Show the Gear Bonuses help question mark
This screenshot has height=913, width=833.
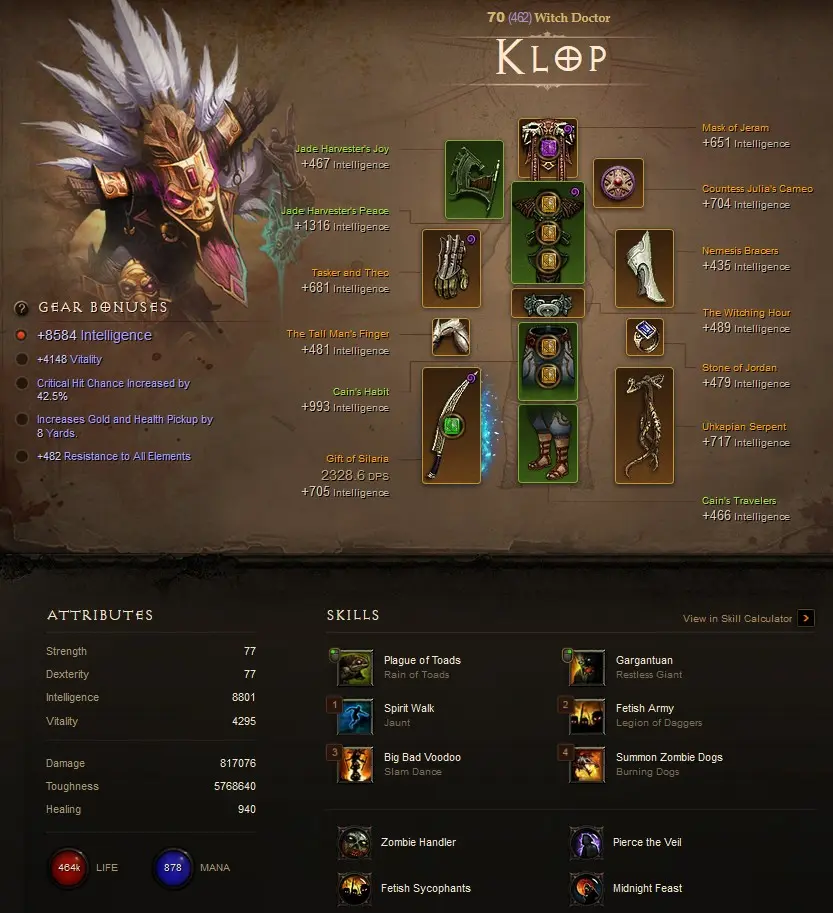coord(21,308)
